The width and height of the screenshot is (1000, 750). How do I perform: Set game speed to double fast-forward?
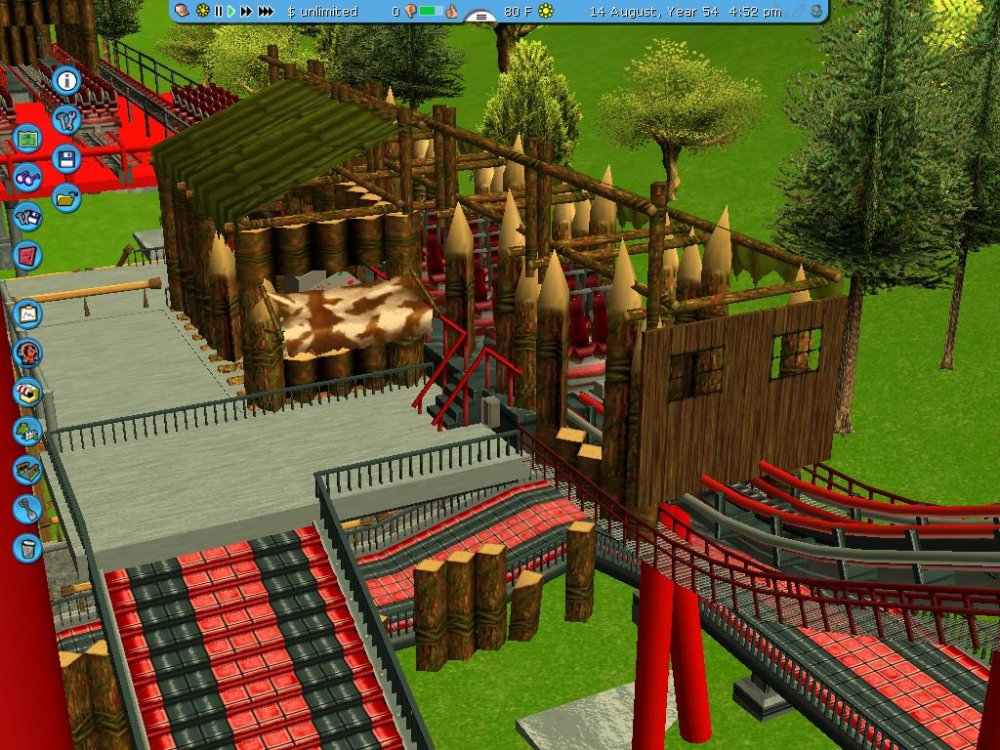point(246,11)
